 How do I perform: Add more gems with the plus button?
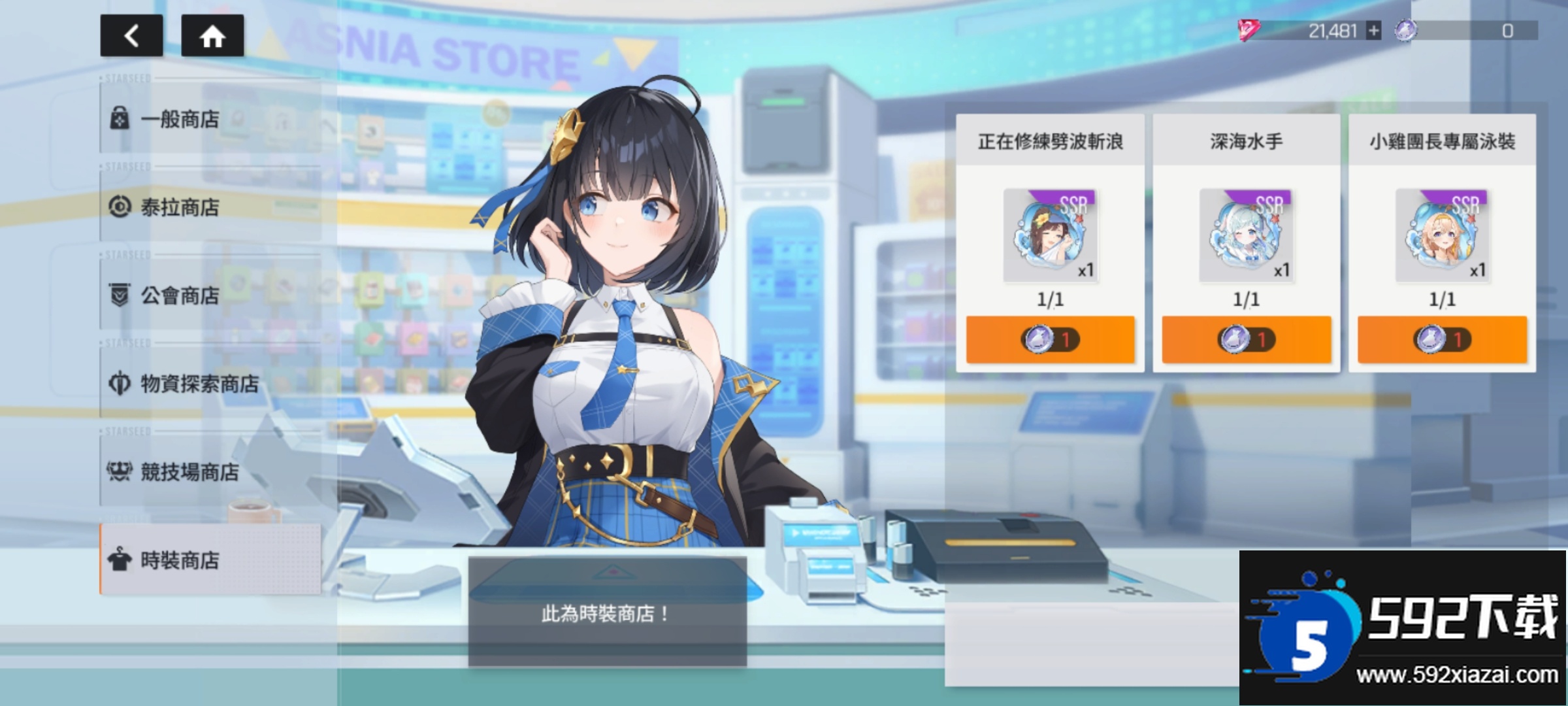pos(1374,31)
